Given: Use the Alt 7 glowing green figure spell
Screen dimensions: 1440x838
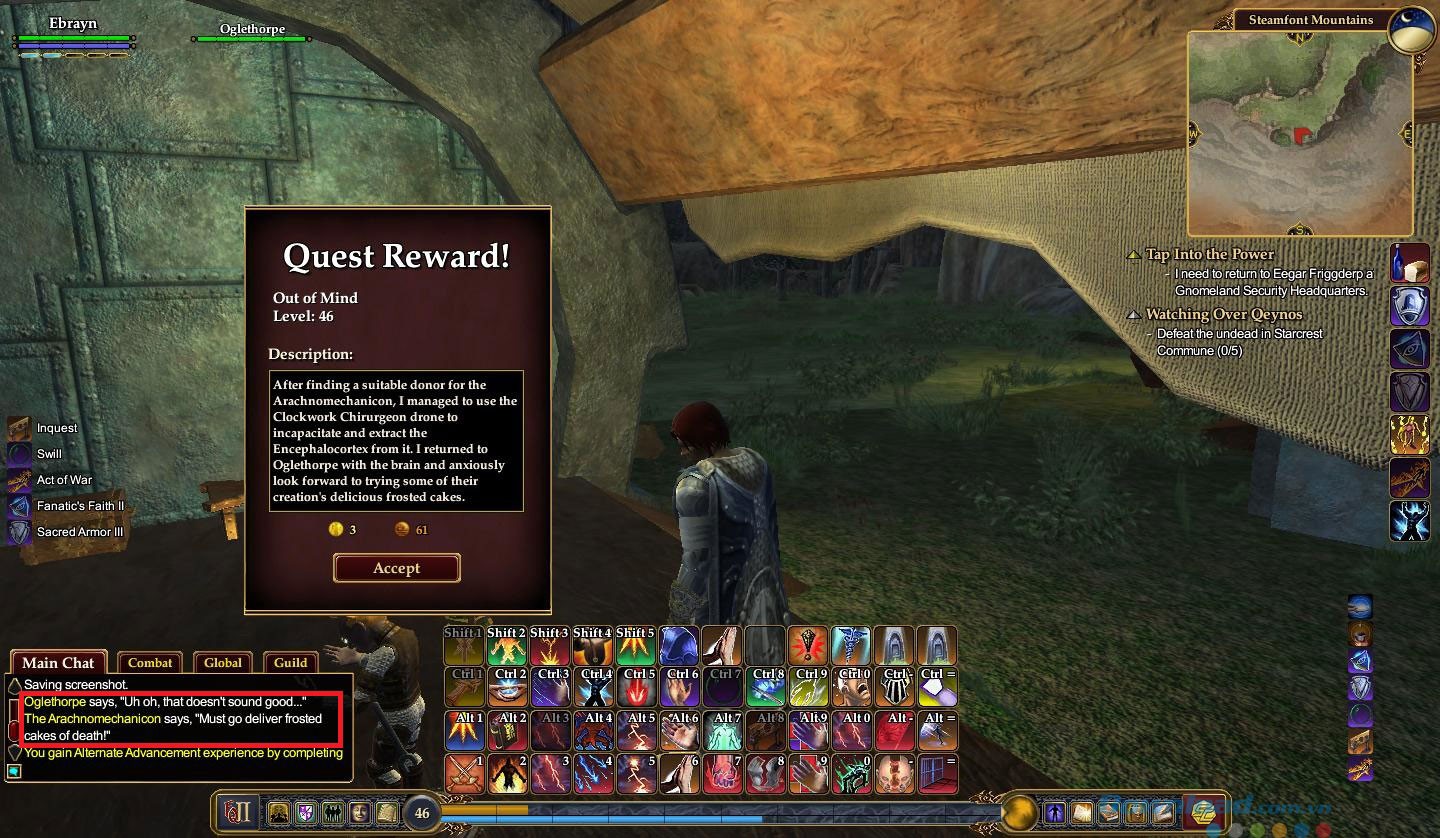Looking at the screenshot, I should (x=722, y=731).
